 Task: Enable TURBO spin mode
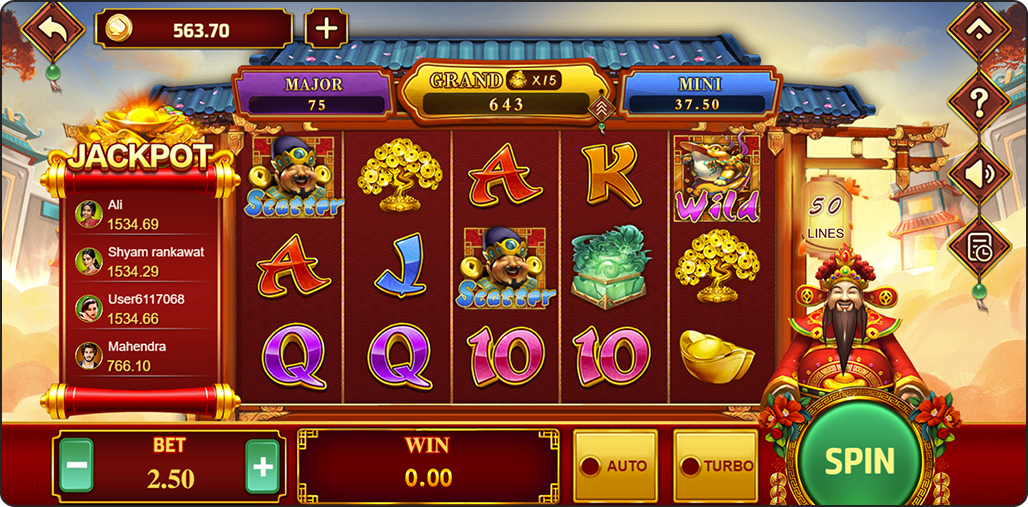[x=715, y=466]
